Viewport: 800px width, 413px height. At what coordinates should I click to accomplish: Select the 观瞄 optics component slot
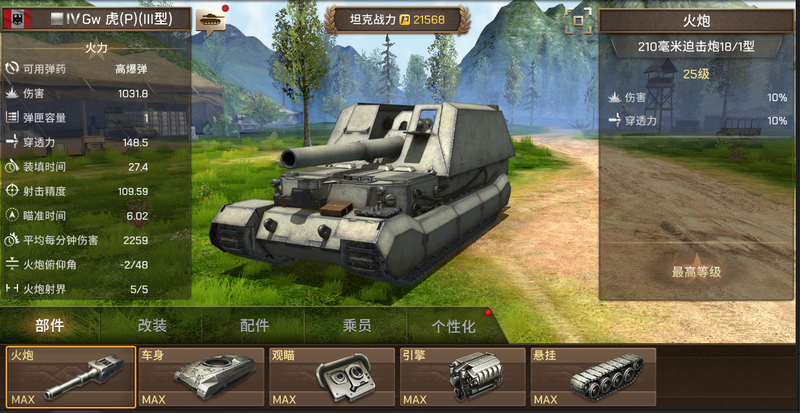click(x=332, y=377)
